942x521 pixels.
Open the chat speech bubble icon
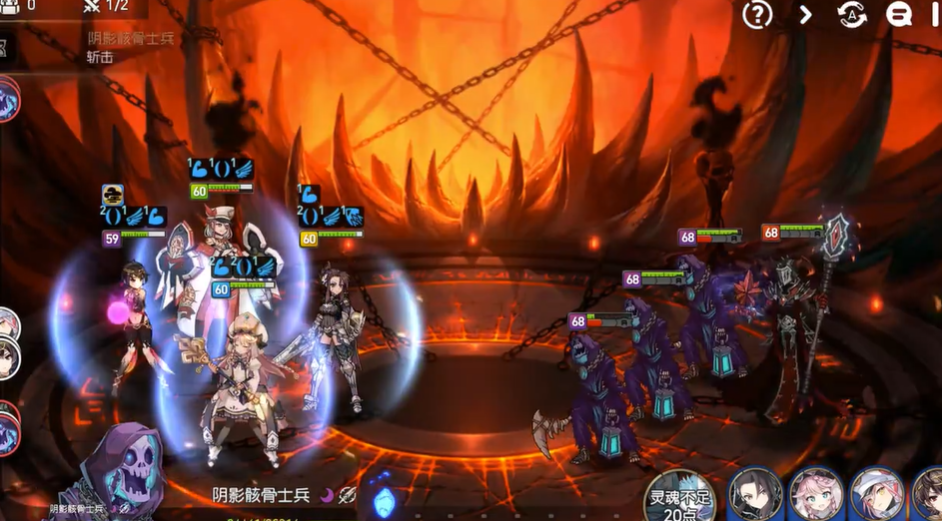[899, 14]
